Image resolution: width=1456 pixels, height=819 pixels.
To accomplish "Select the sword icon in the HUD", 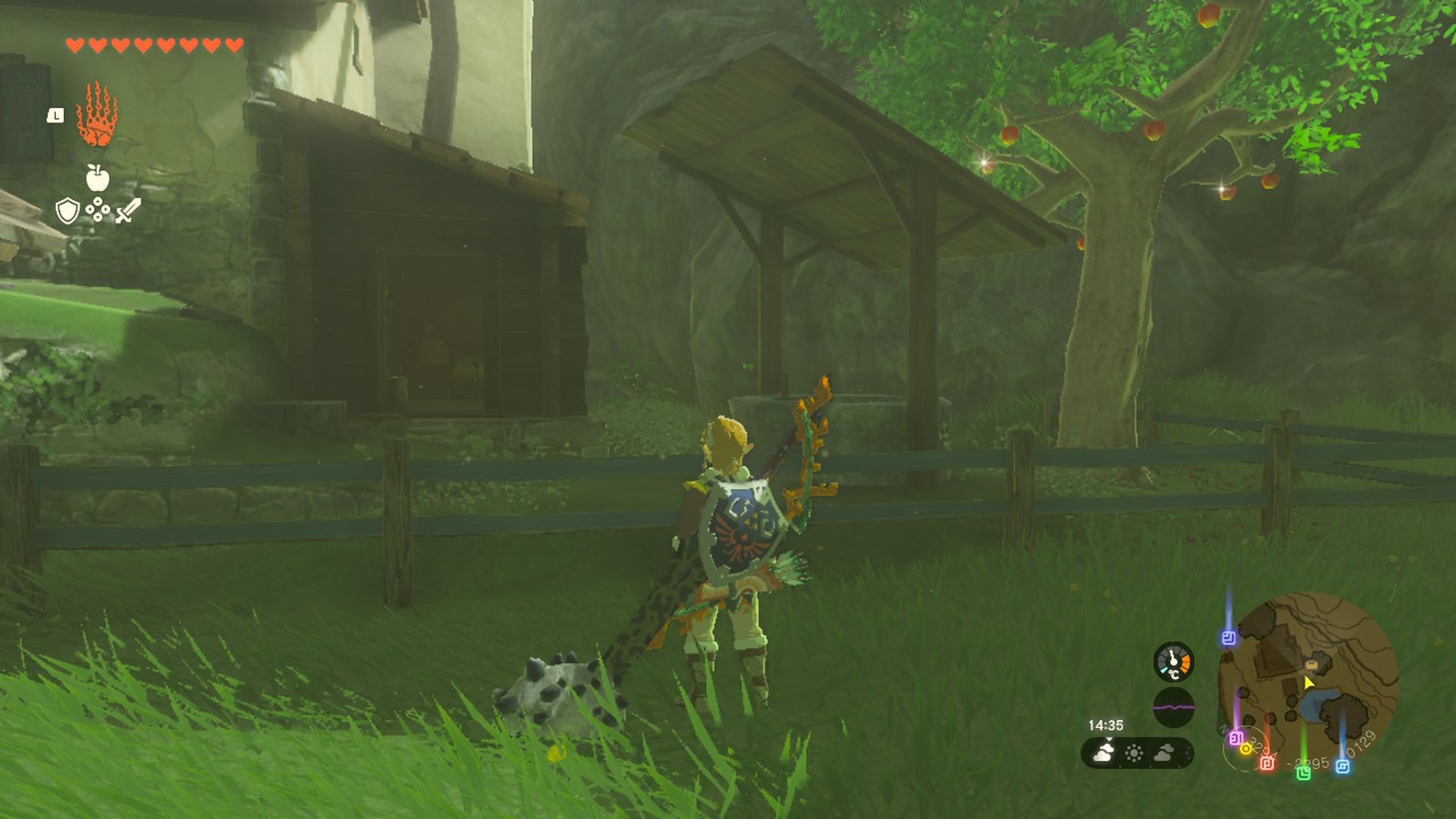I will (128, 210).
